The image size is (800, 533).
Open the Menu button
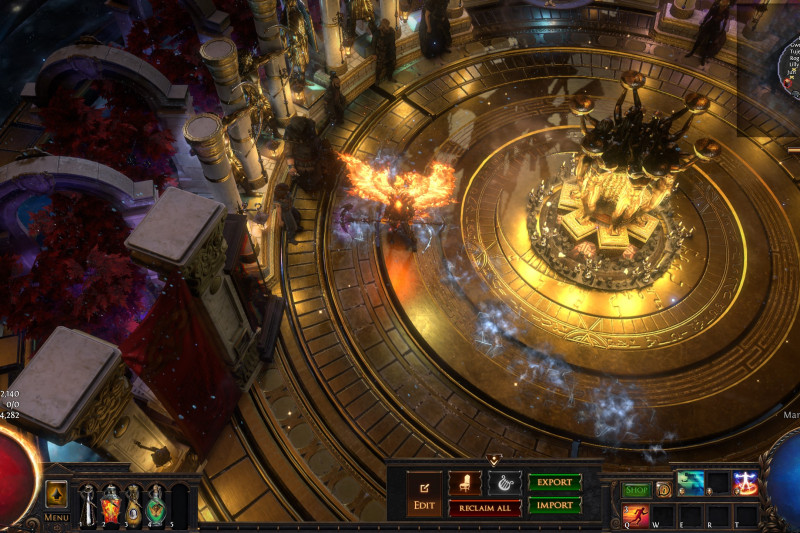[x=57, y=517]
